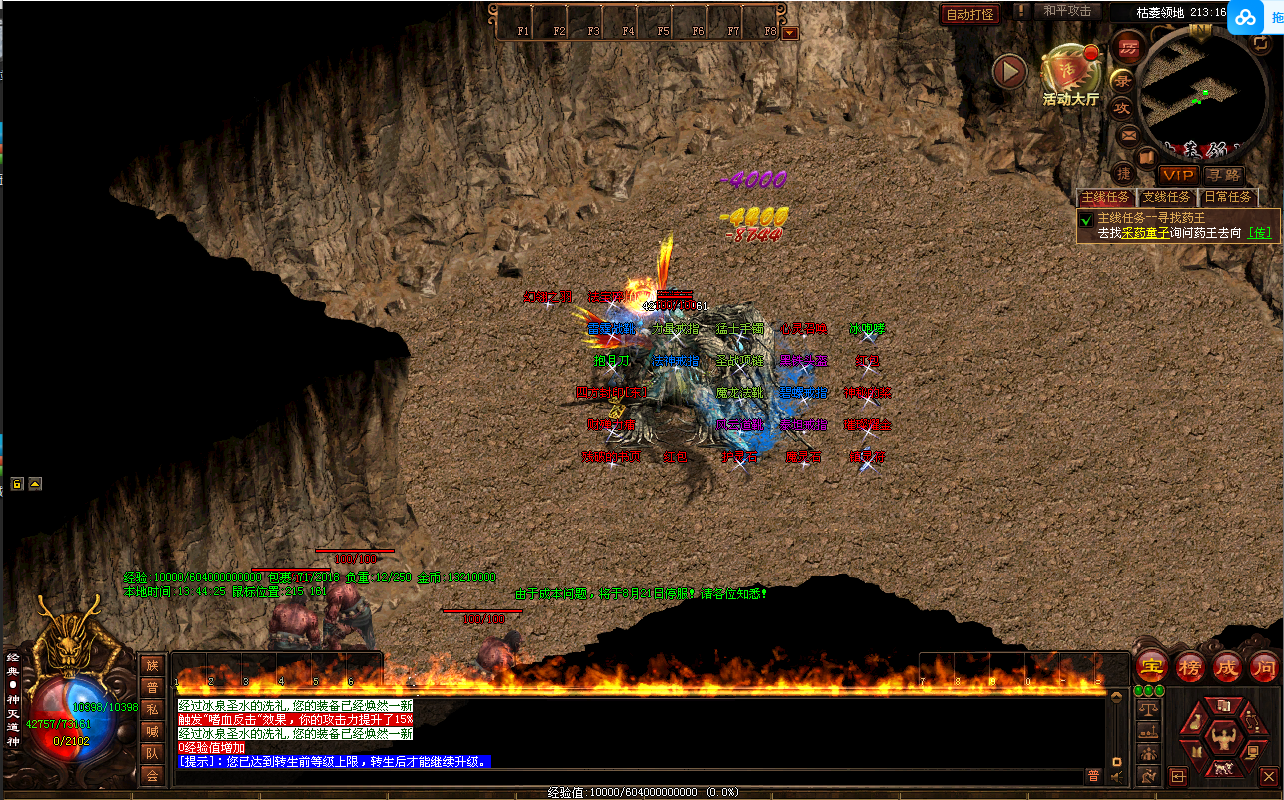Open the mail envelope icon
1284x800 pixels.
[x=1129, y=135]
